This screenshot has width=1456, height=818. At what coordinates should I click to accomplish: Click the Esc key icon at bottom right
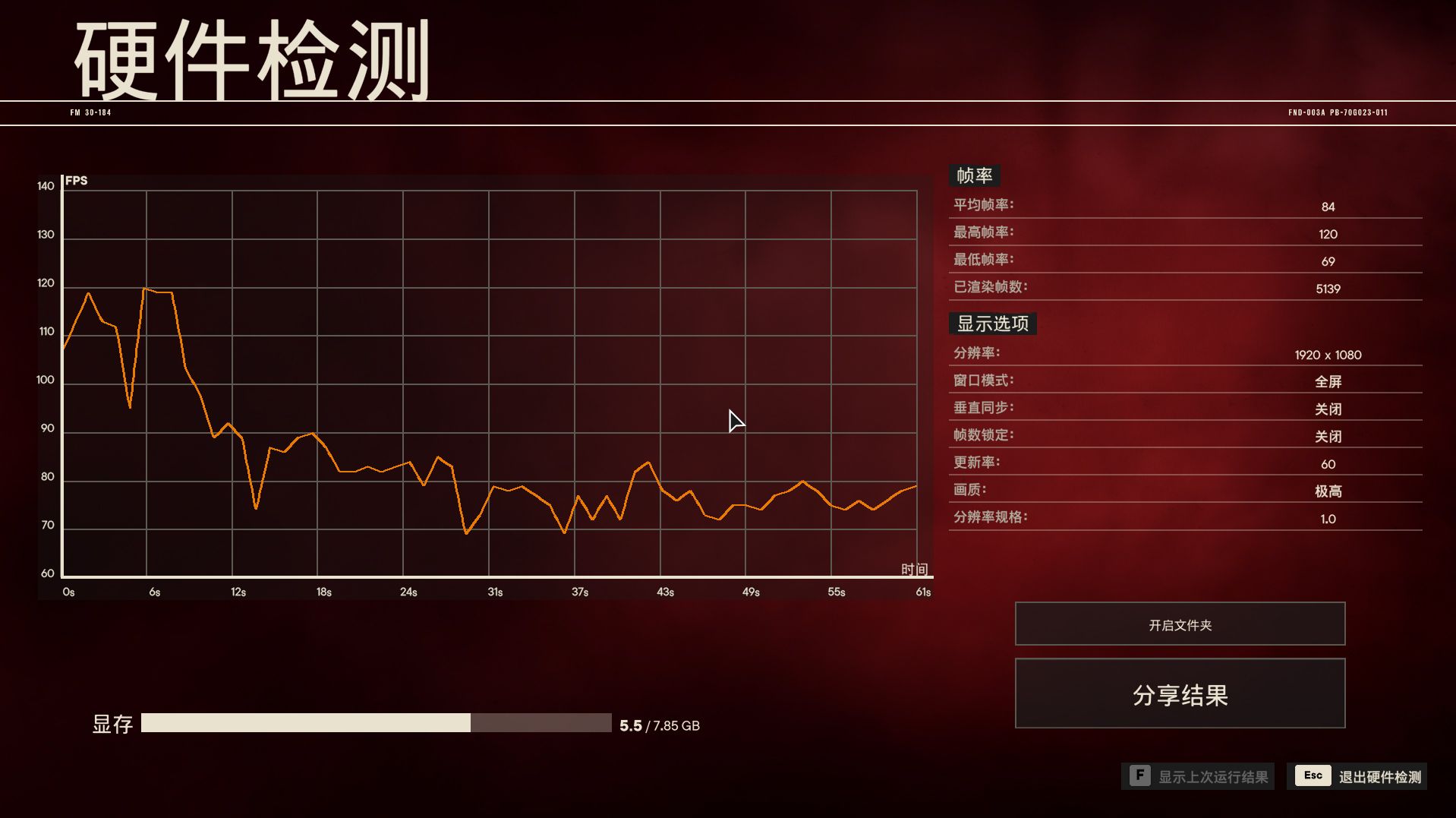1312,775
